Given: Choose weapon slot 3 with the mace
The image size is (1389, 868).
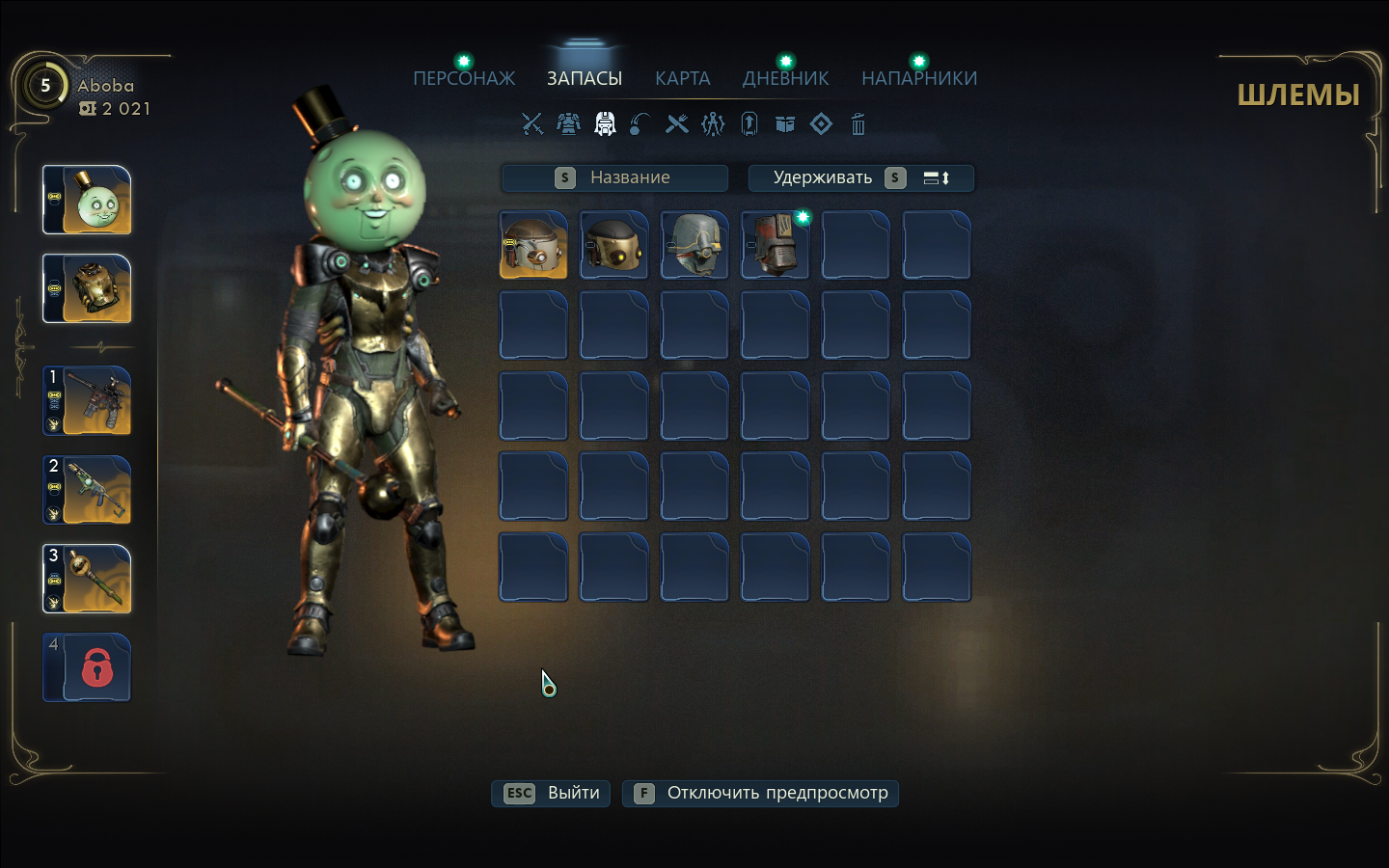Looking at the screenshot, I should tap(87, 579).
